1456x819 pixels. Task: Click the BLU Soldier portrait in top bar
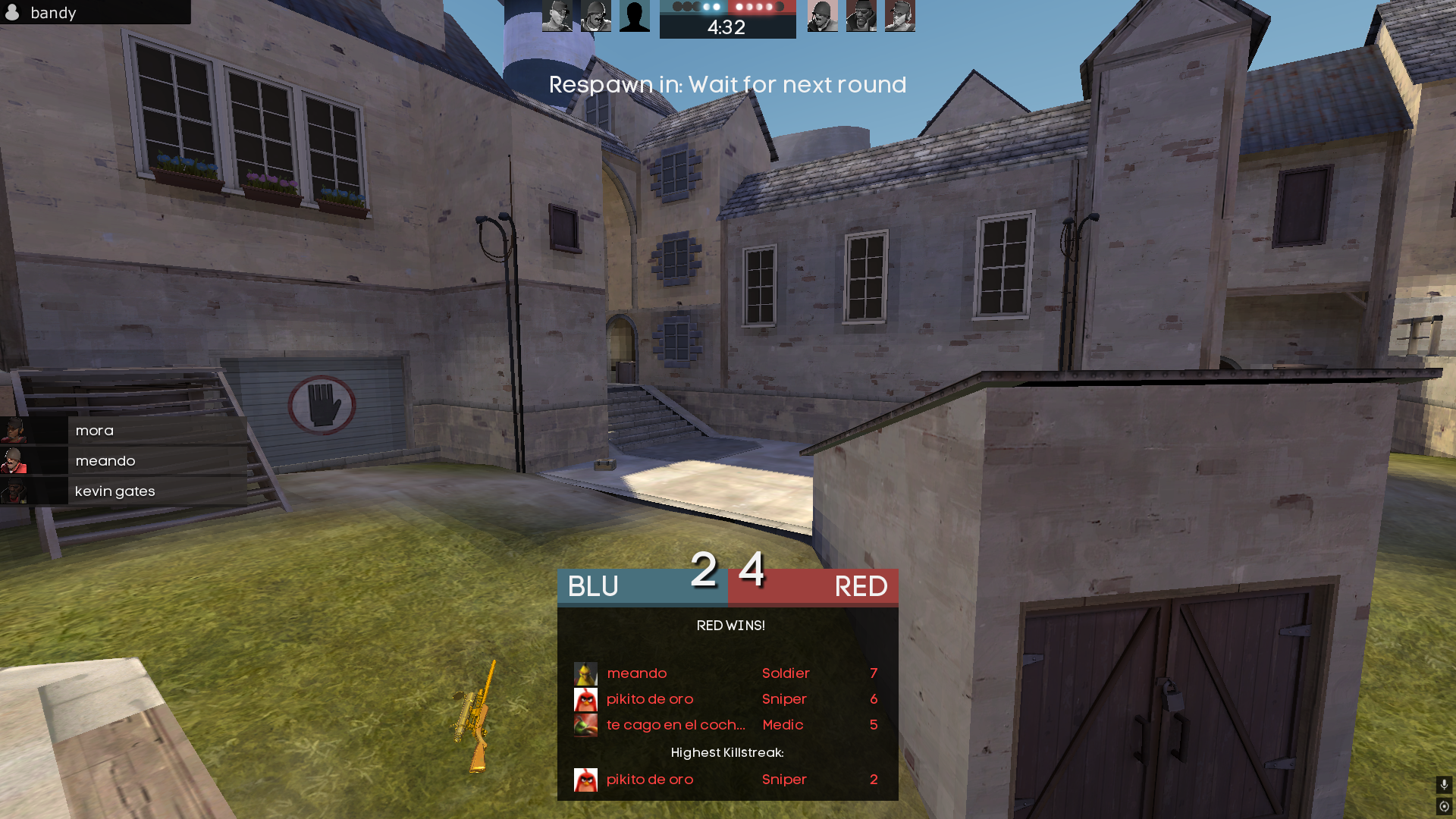point(596,16)
